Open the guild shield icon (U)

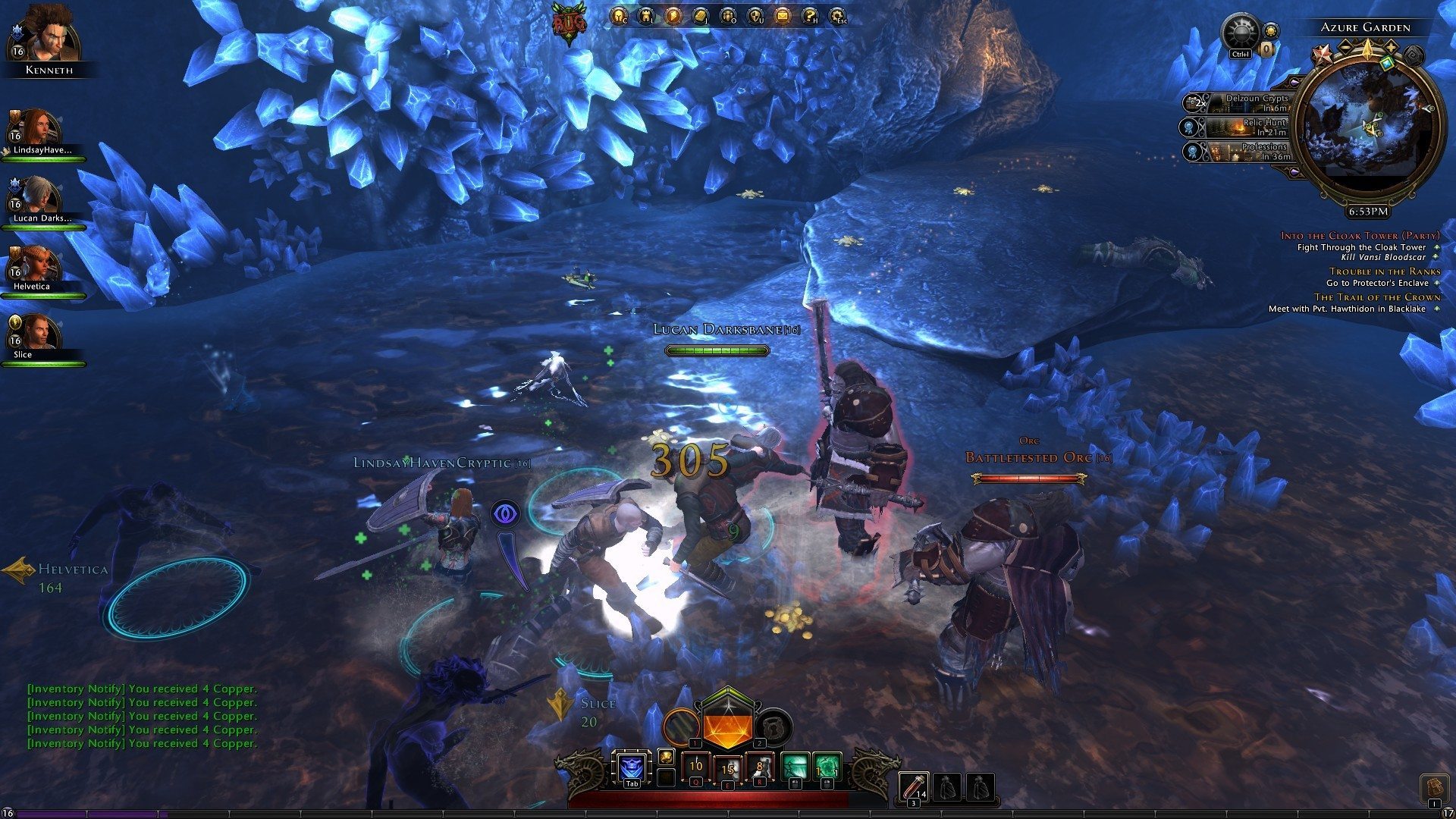click(755, 14)
